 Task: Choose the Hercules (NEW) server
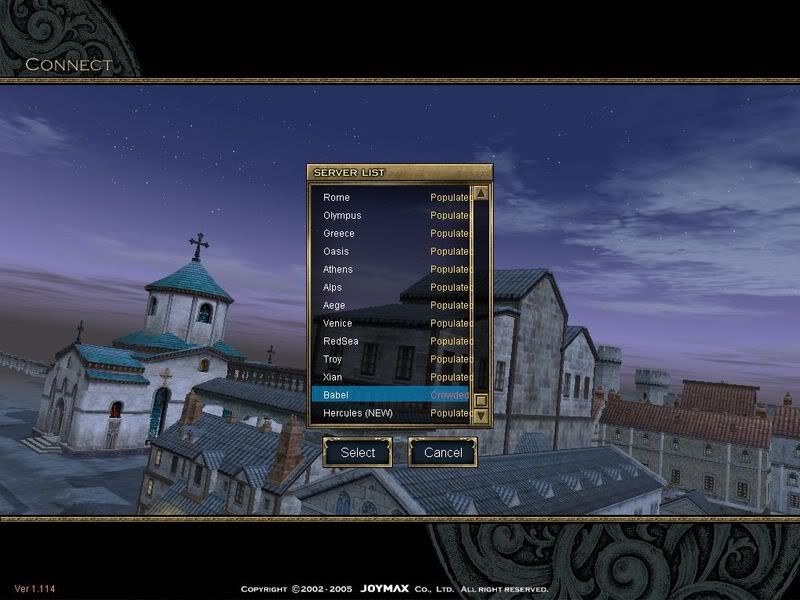click(x=390, y=413)
